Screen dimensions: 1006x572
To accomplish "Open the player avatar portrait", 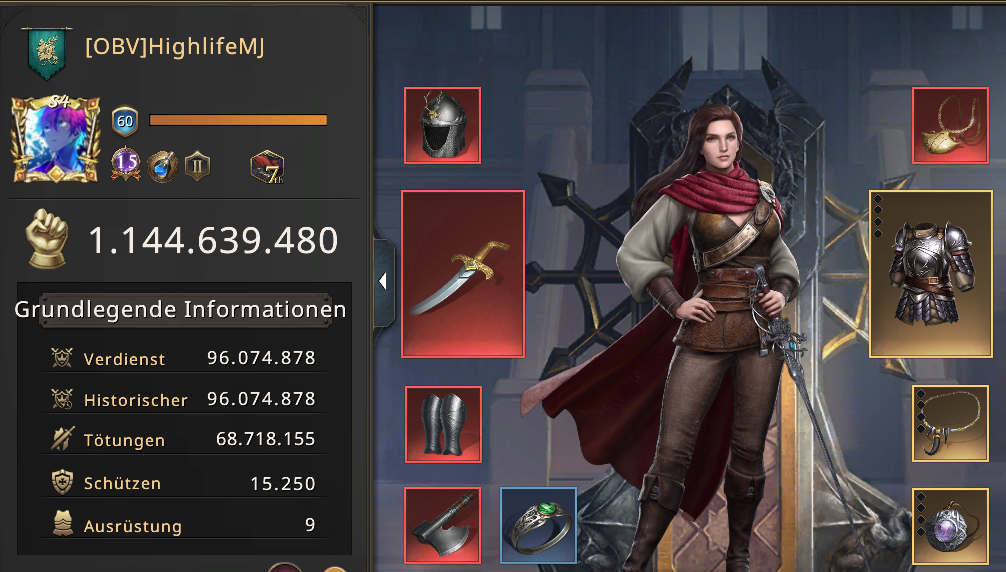I will pyautogui.click(x=56, y=140).
